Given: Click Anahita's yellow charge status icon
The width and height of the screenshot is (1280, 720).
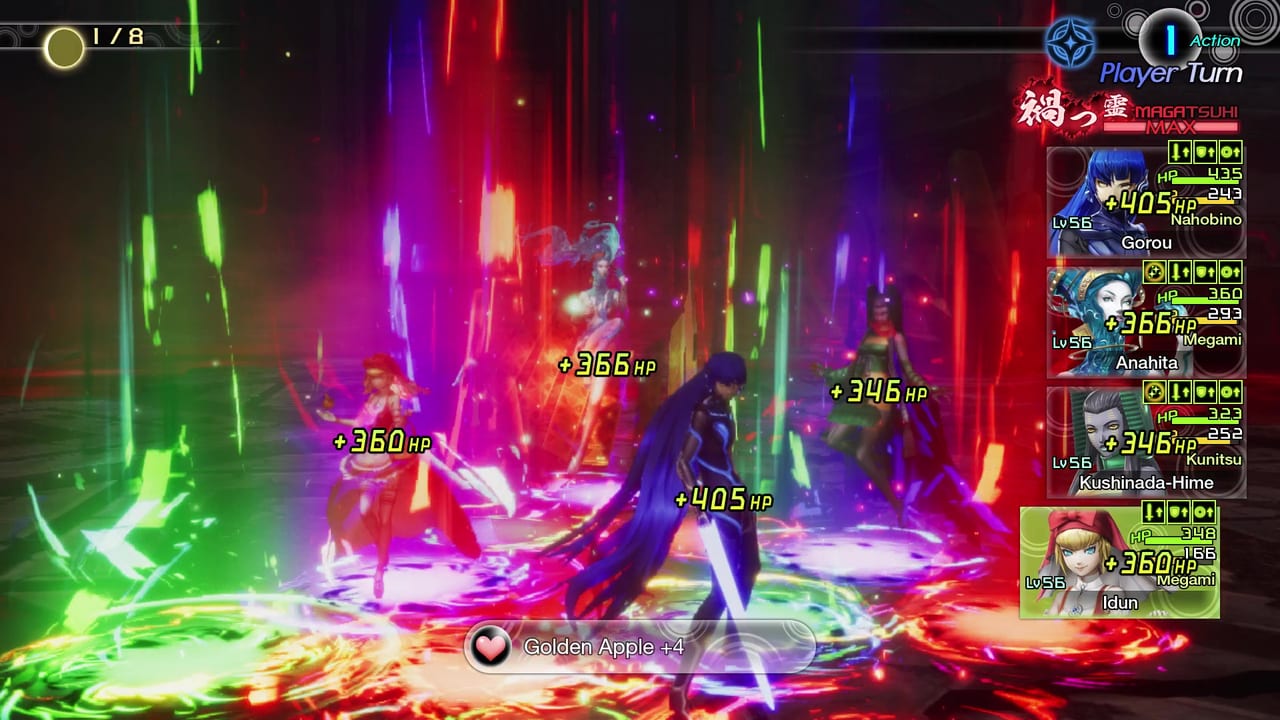Looking at the screenshot, I should point(1155,271).
